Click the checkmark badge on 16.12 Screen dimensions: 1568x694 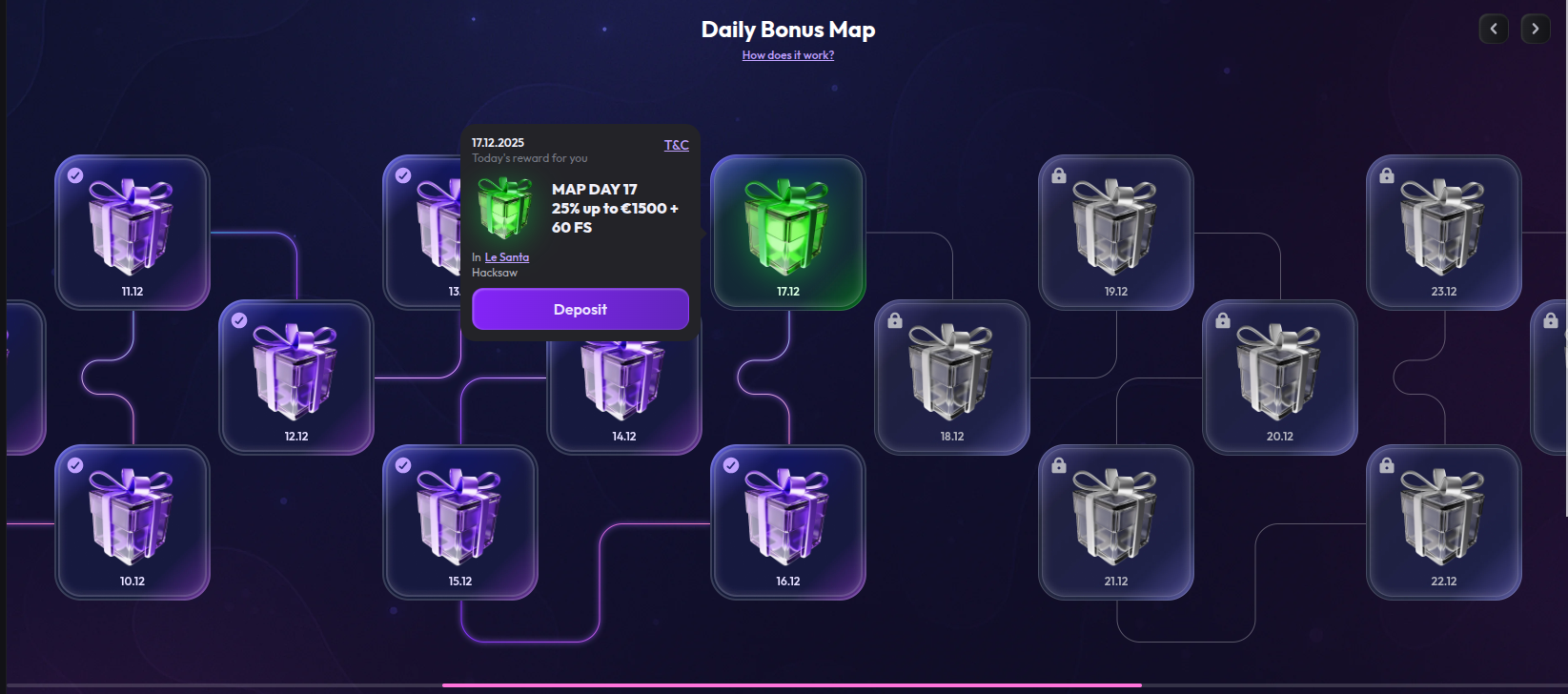[731, 464]
